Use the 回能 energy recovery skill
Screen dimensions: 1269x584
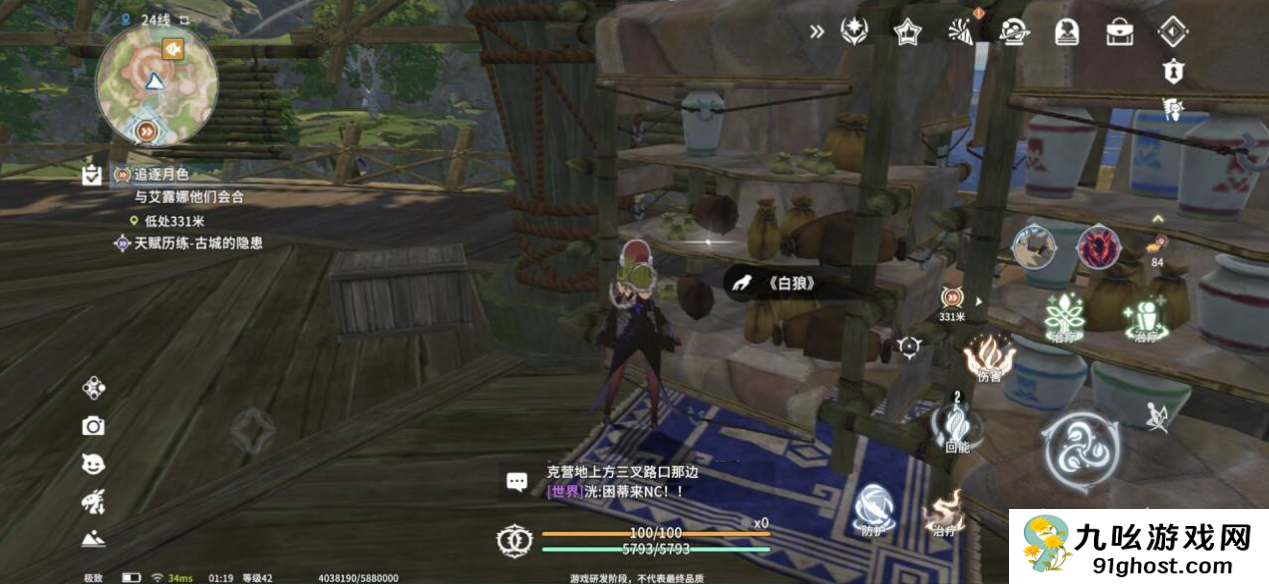(x=957, y=424)
